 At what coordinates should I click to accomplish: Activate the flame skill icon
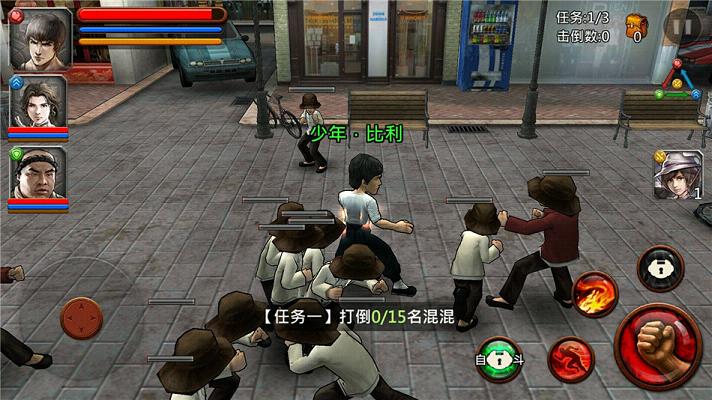[x=595, y=293]
